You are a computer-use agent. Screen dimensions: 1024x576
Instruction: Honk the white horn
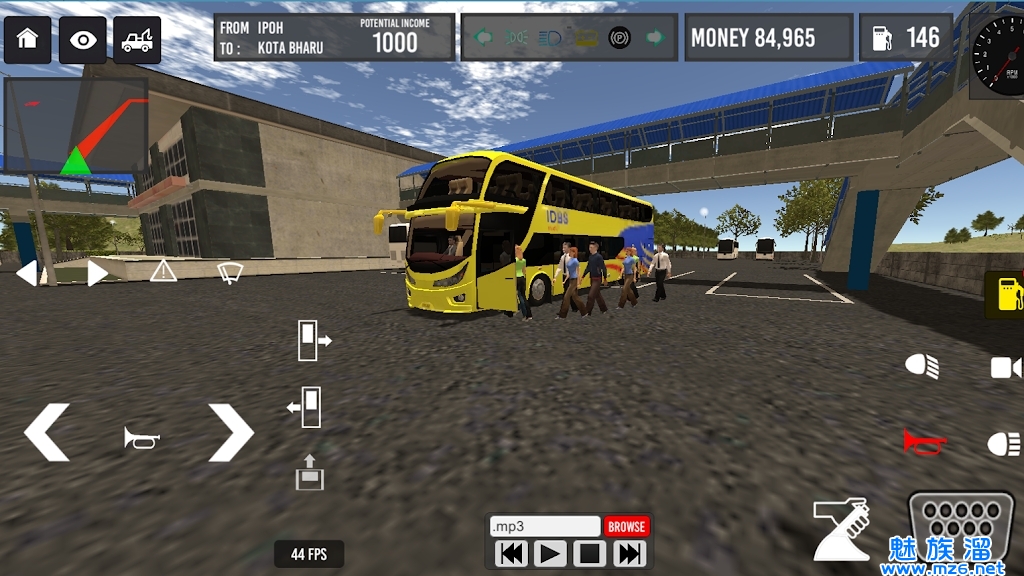pyautogui.click(x=142, y=437)
